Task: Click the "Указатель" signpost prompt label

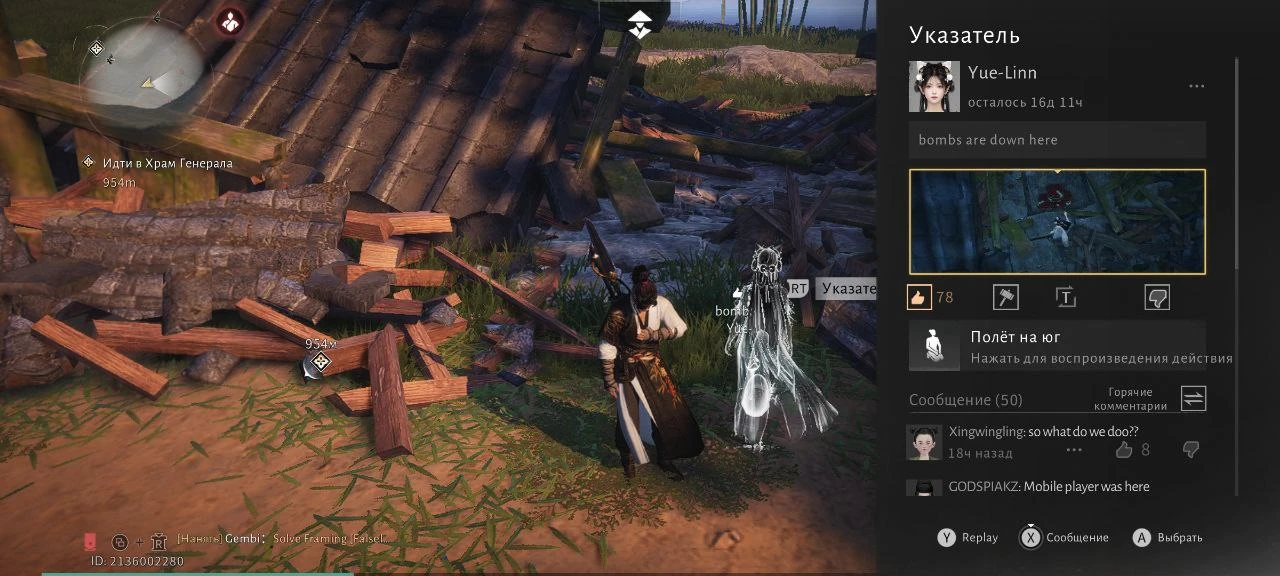Action: [846, 289]
